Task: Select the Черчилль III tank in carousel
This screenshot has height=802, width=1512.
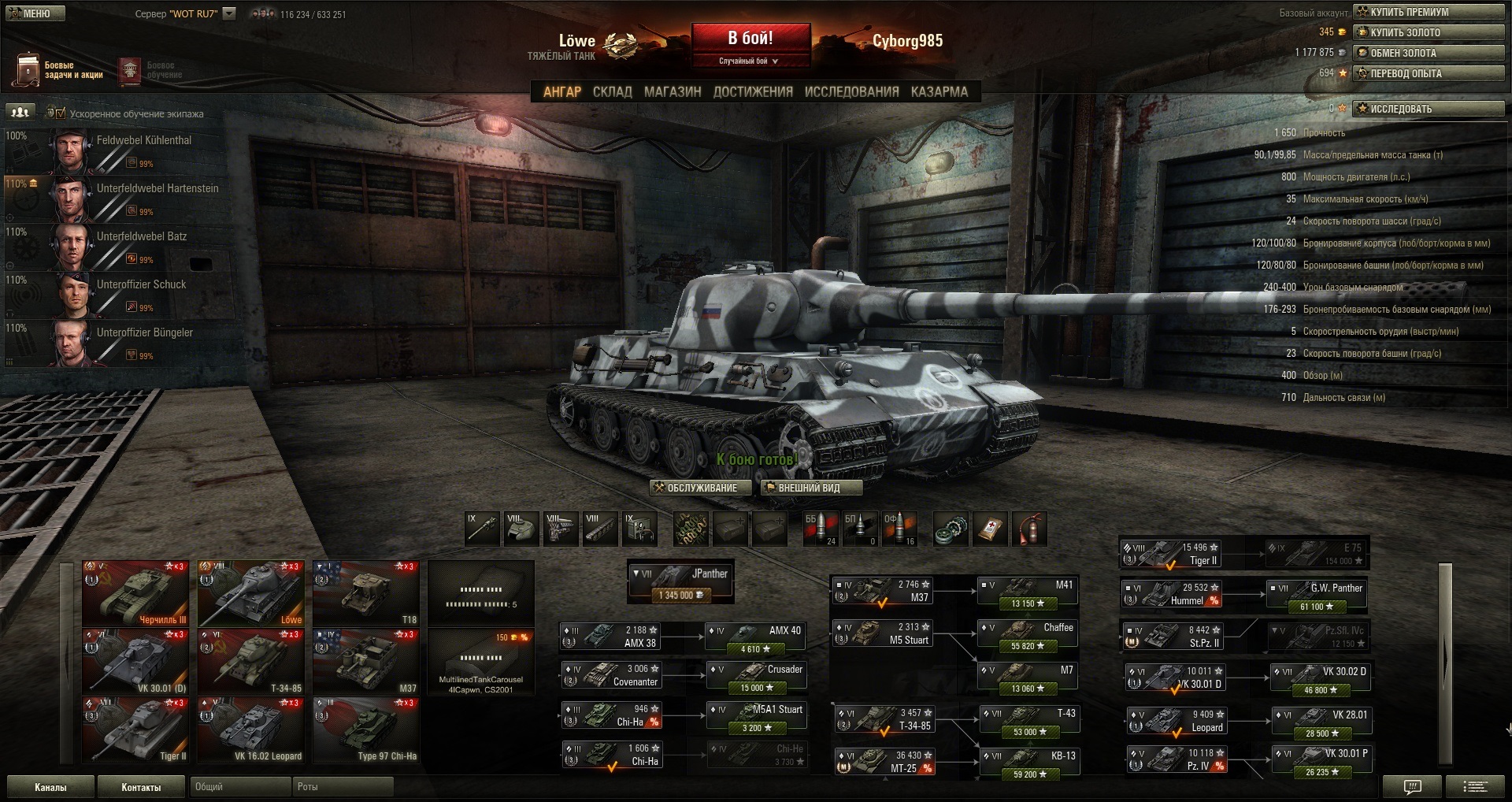Action: (x=135, y=592)
